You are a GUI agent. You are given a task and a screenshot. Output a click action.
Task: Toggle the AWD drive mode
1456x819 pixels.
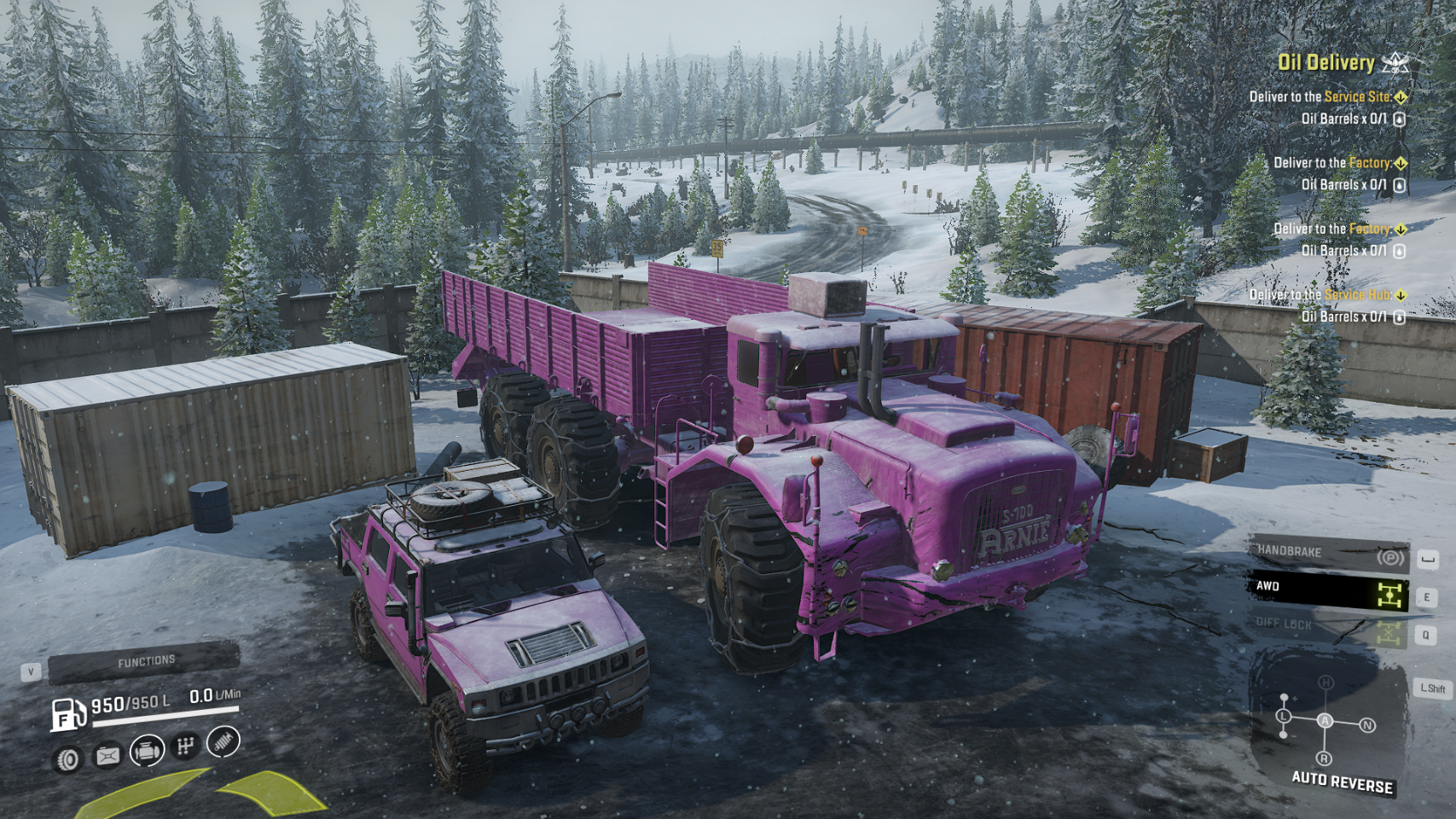coord(1327,590)
